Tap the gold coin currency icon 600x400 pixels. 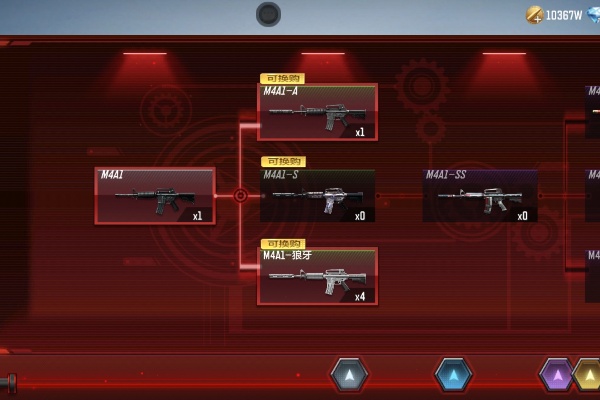[535, 14]
